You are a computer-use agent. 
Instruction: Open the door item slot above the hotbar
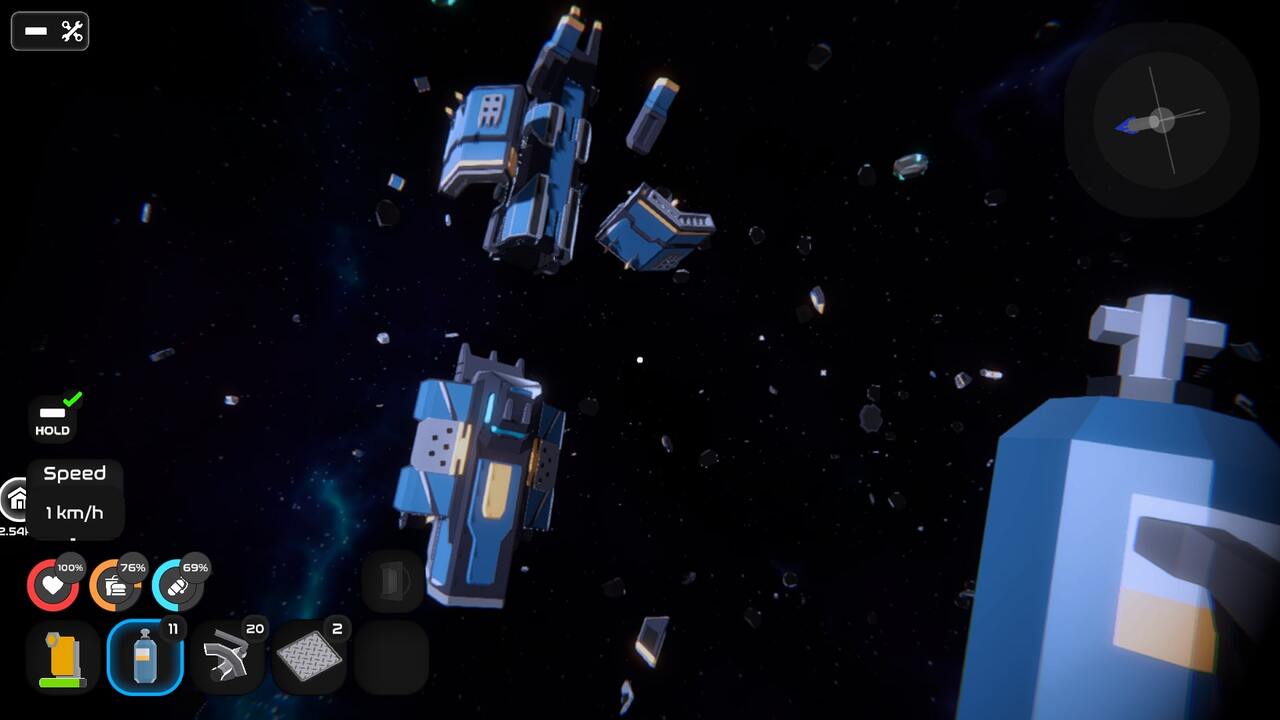pyautogui.click(x=391, y=580)
